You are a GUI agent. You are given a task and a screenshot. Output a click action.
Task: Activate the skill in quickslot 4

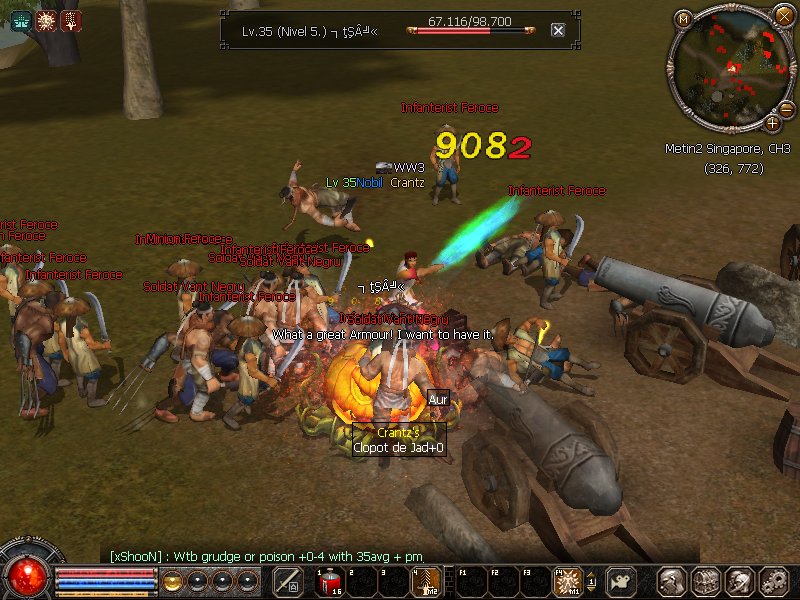pyautogui.click(x=425, y=581)
